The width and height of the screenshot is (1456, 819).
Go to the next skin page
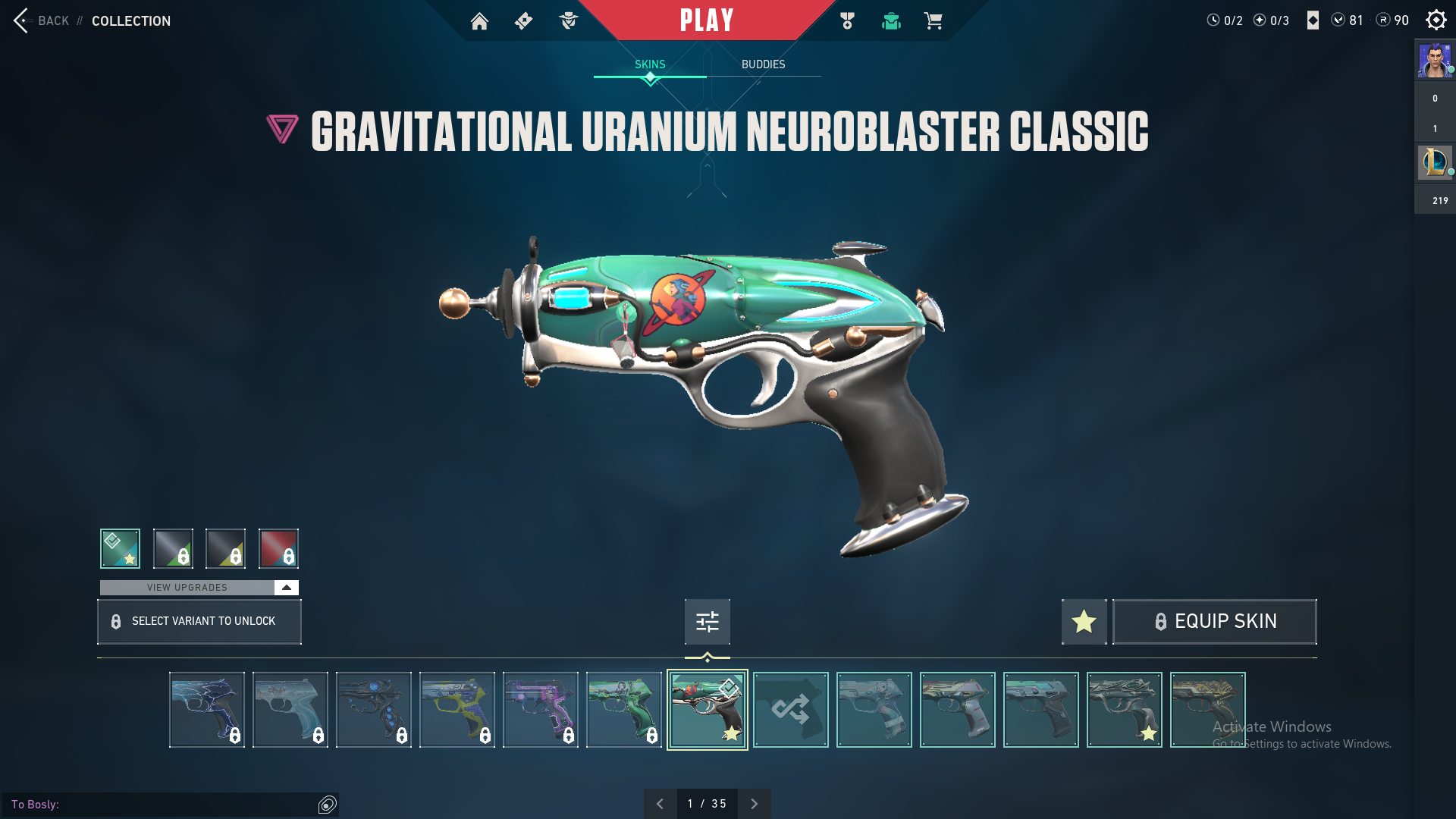tap(754, 804)
